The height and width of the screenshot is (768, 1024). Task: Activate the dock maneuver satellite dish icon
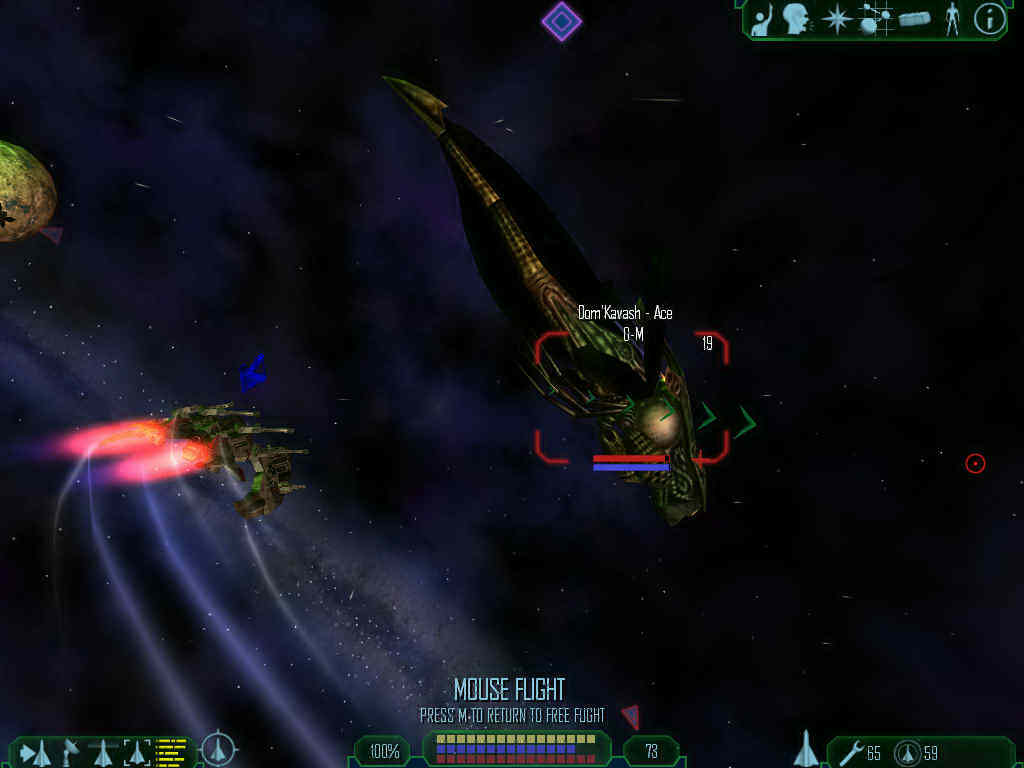click(x=70, y=750)
